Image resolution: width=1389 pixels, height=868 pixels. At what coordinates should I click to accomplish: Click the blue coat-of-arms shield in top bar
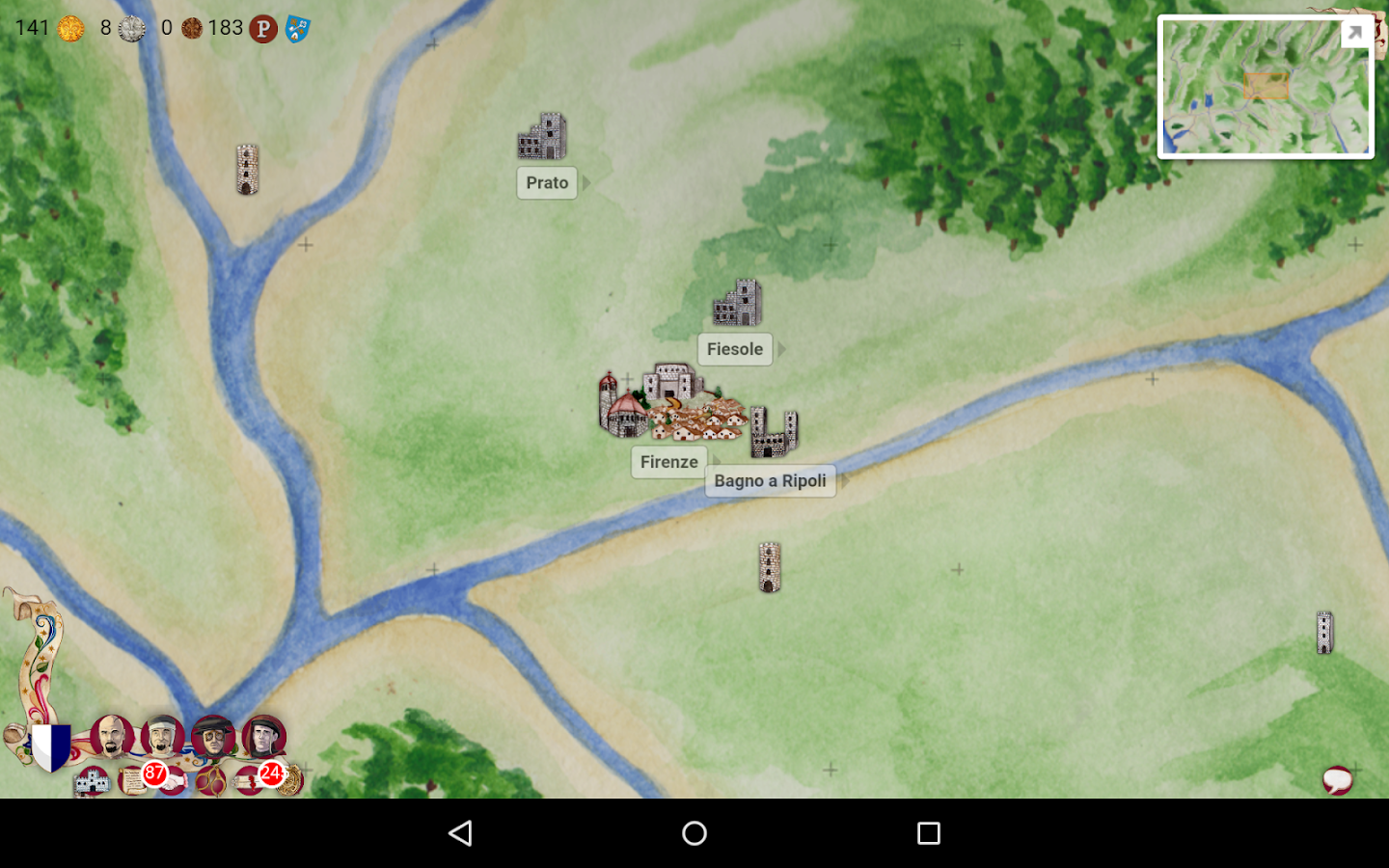click(296, 29)
